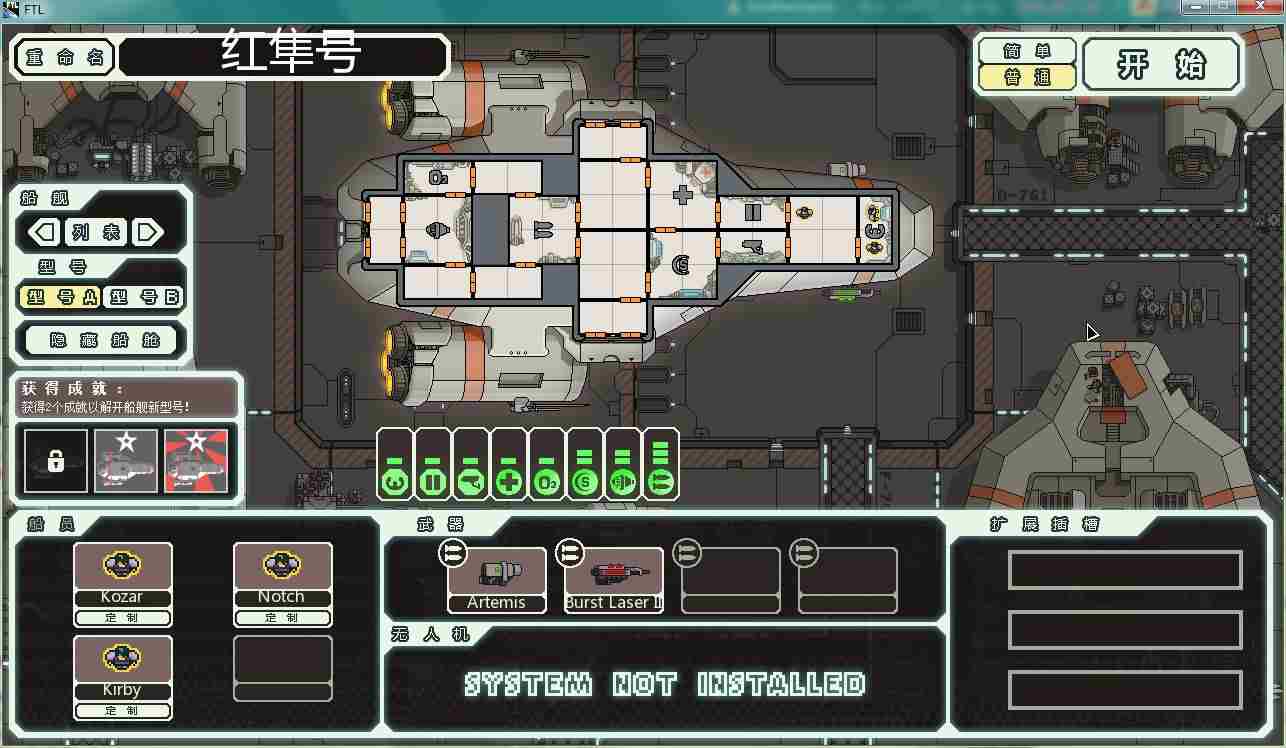Customize crew member Kozar with 定制
This screenshot has width=1286, height=748.
(122, 618)
